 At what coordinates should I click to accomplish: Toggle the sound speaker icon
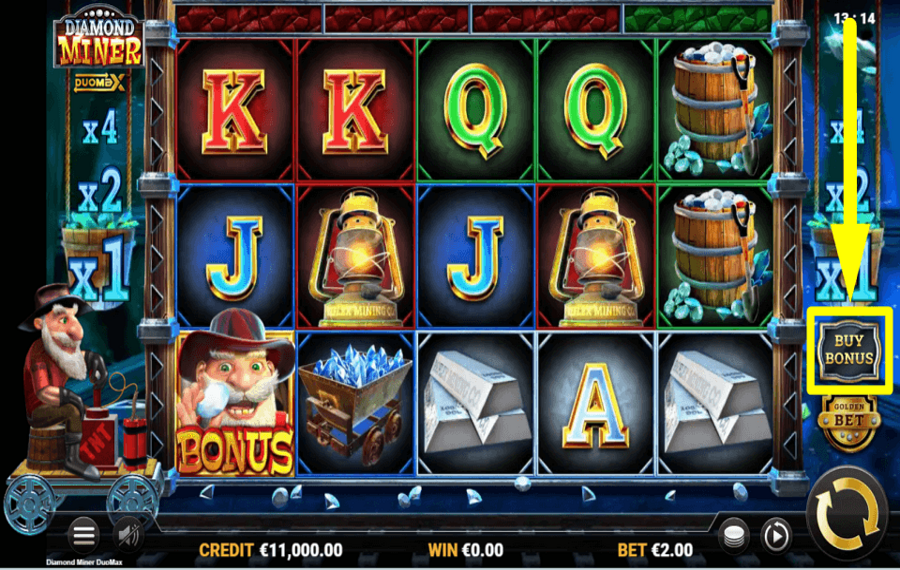pyautogui.click(x=126, y=535)
